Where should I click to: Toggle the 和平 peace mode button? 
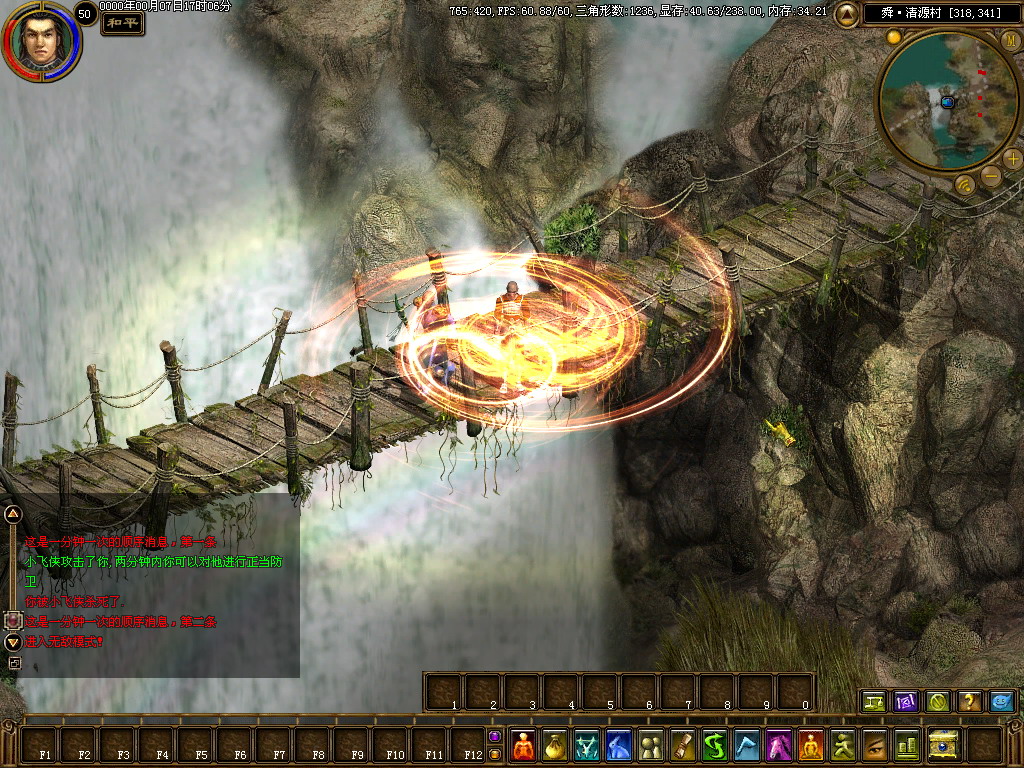coord(122,23)
